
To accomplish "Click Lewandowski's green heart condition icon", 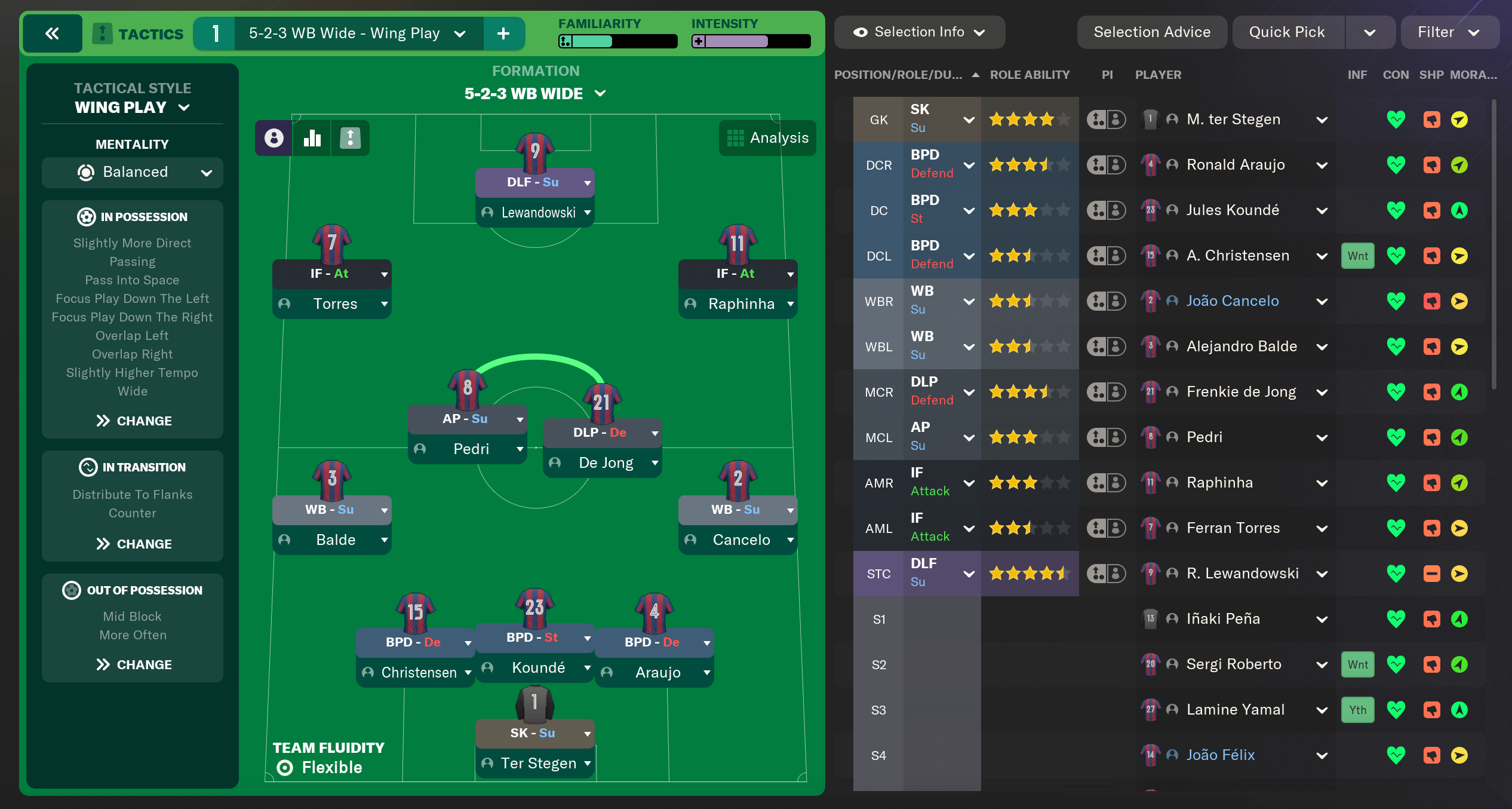I will [x=1397, y=572].
